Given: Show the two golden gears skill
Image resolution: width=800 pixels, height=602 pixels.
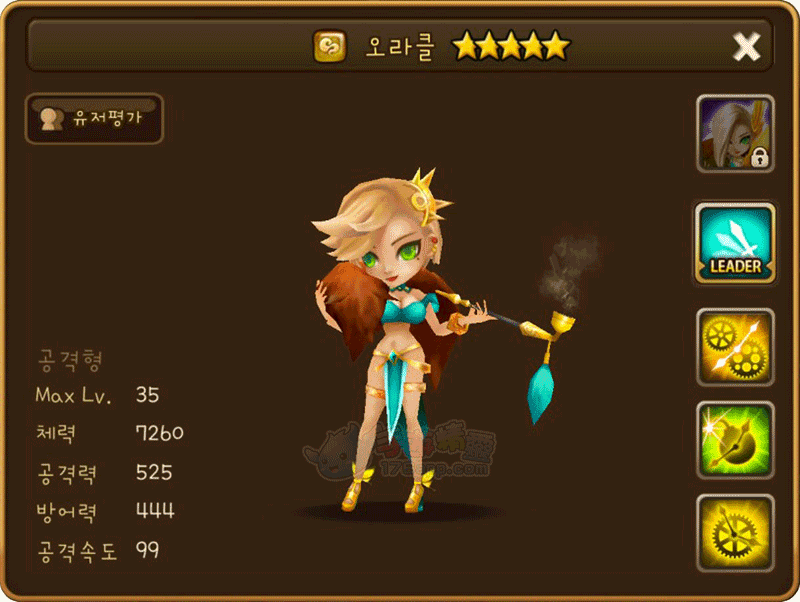Looking at the screenshot, I should pyautogui.click(x=735, y=348).
